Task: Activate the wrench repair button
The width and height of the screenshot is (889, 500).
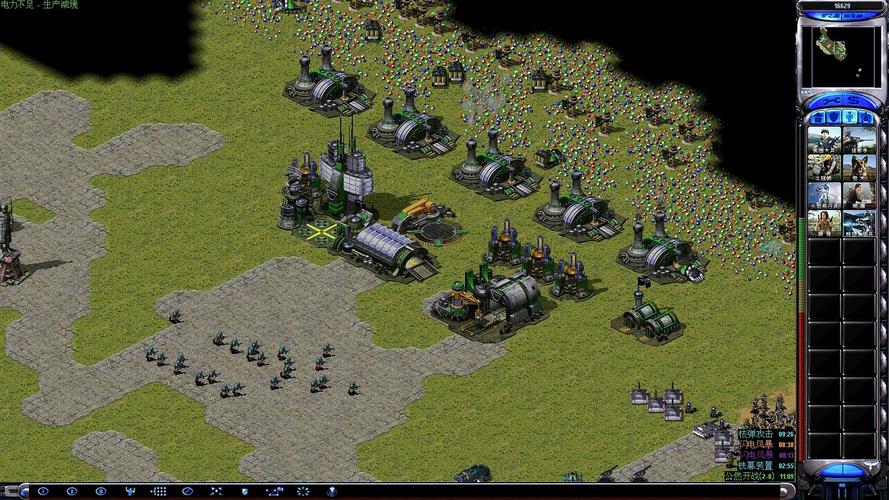Action: click(x=830, y=100)
